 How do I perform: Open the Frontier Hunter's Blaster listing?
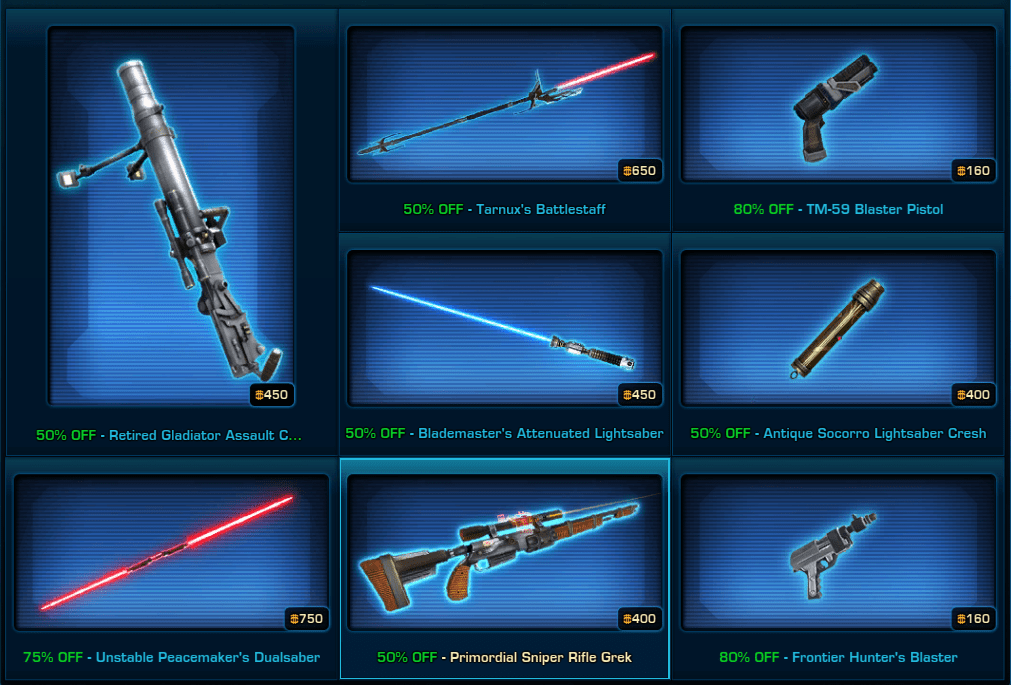click(x=838, y=553)
